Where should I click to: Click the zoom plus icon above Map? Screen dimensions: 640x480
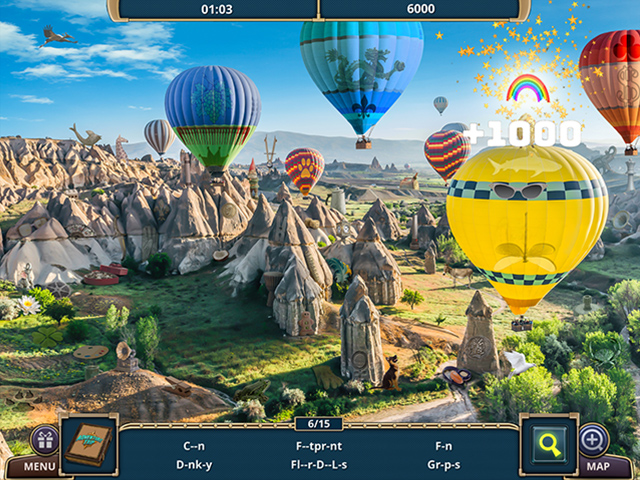(593, 439)
